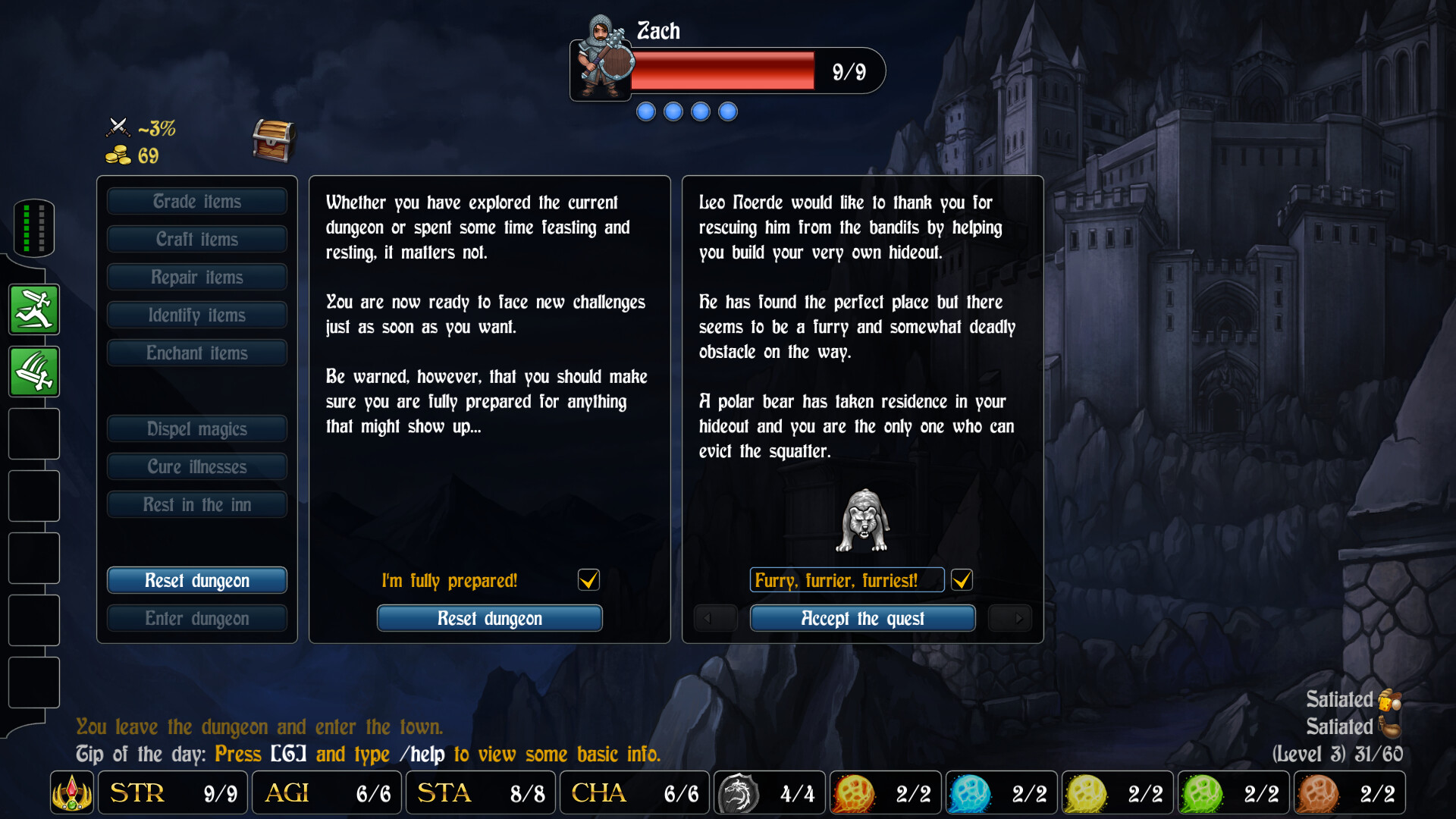Accept the polar bear quest

click(861, 618)
